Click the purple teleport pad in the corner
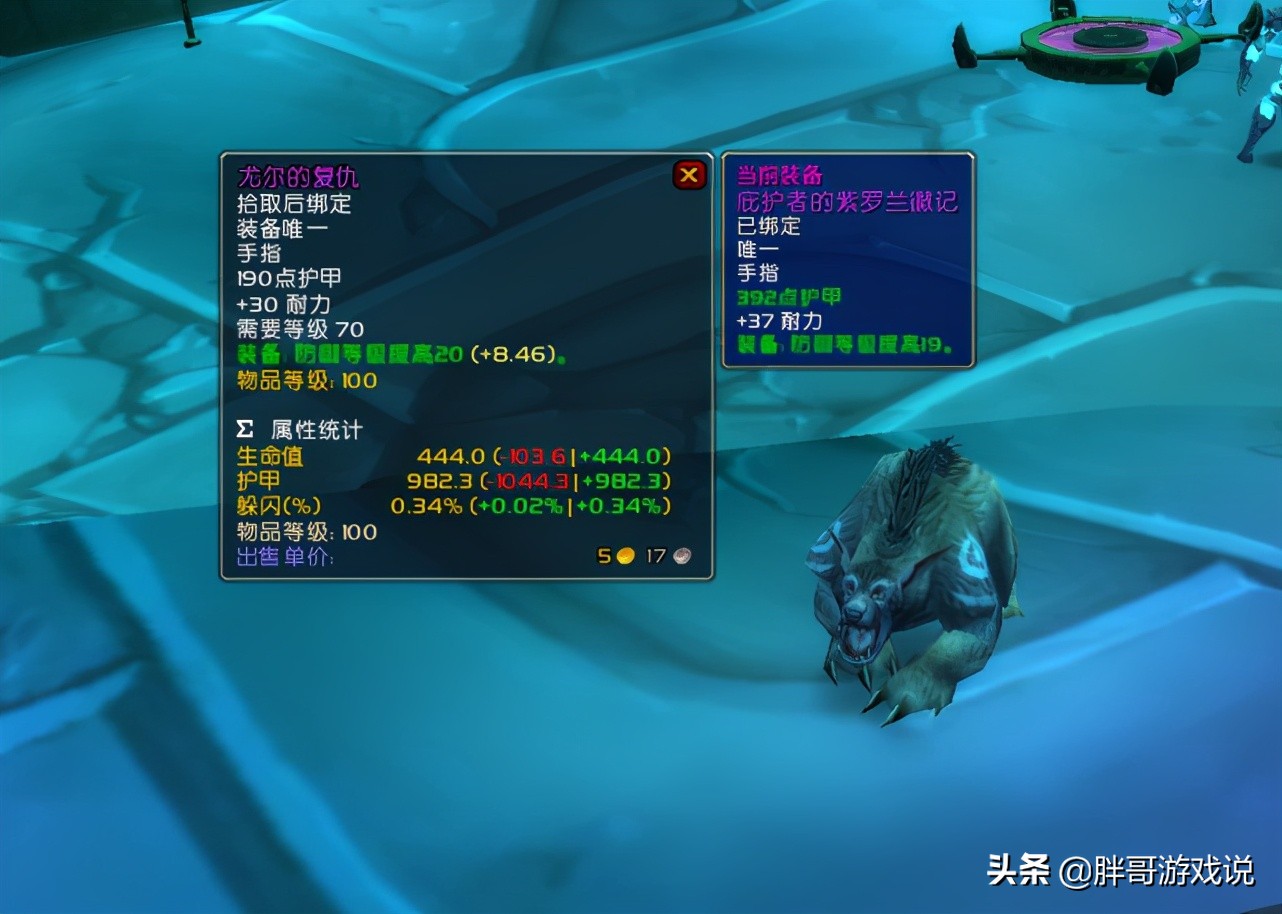 click(1098, 36)
